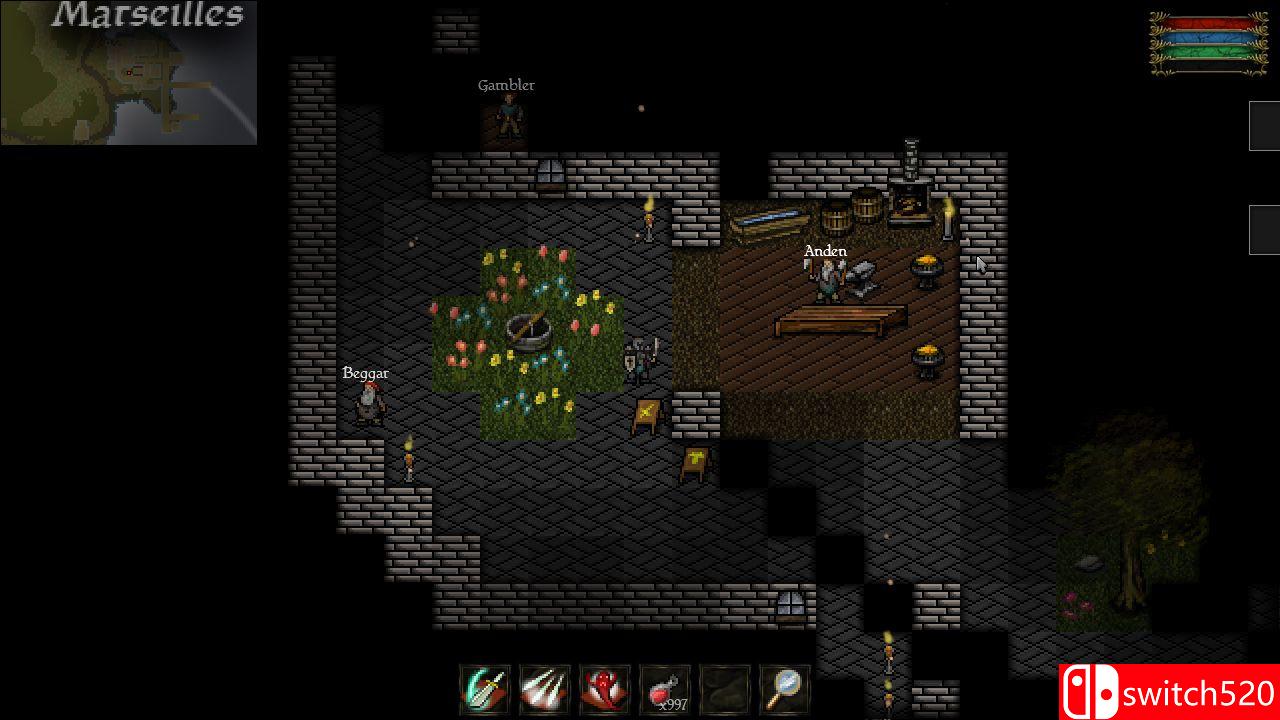The width and height of the screenshot is (1280, 720).
Task: Select the magnifying glass inspect tool
Action: coord(785,689)
